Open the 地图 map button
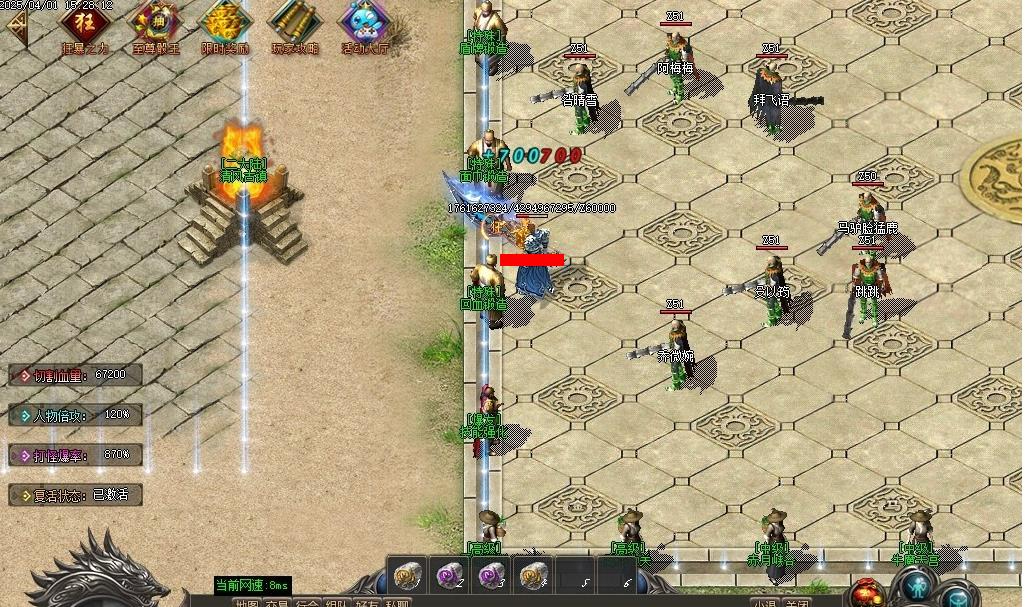This screenshot has height=607, width=1029. 247,602
